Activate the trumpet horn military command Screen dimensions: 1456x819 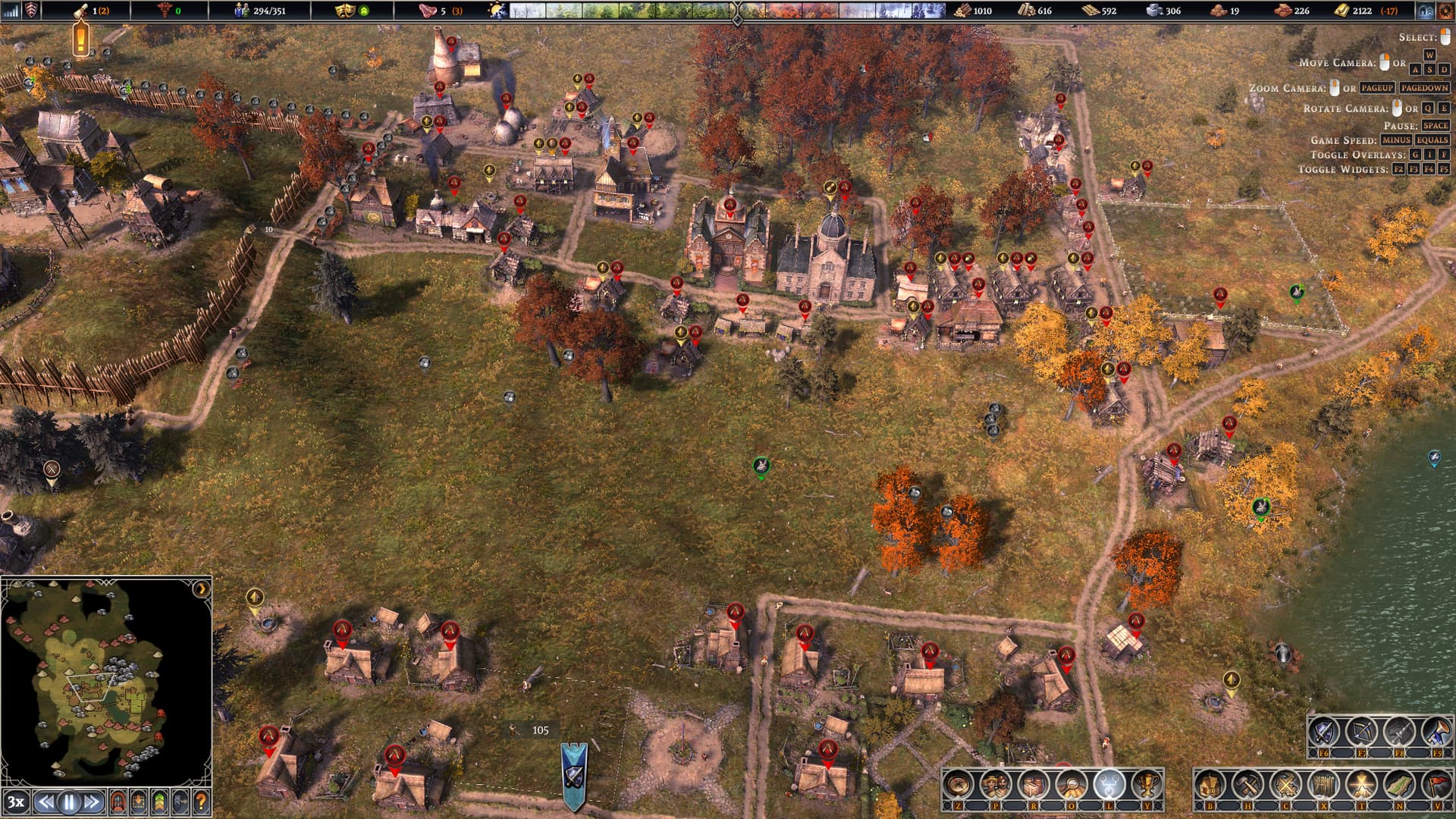(x=1436, y=733)
